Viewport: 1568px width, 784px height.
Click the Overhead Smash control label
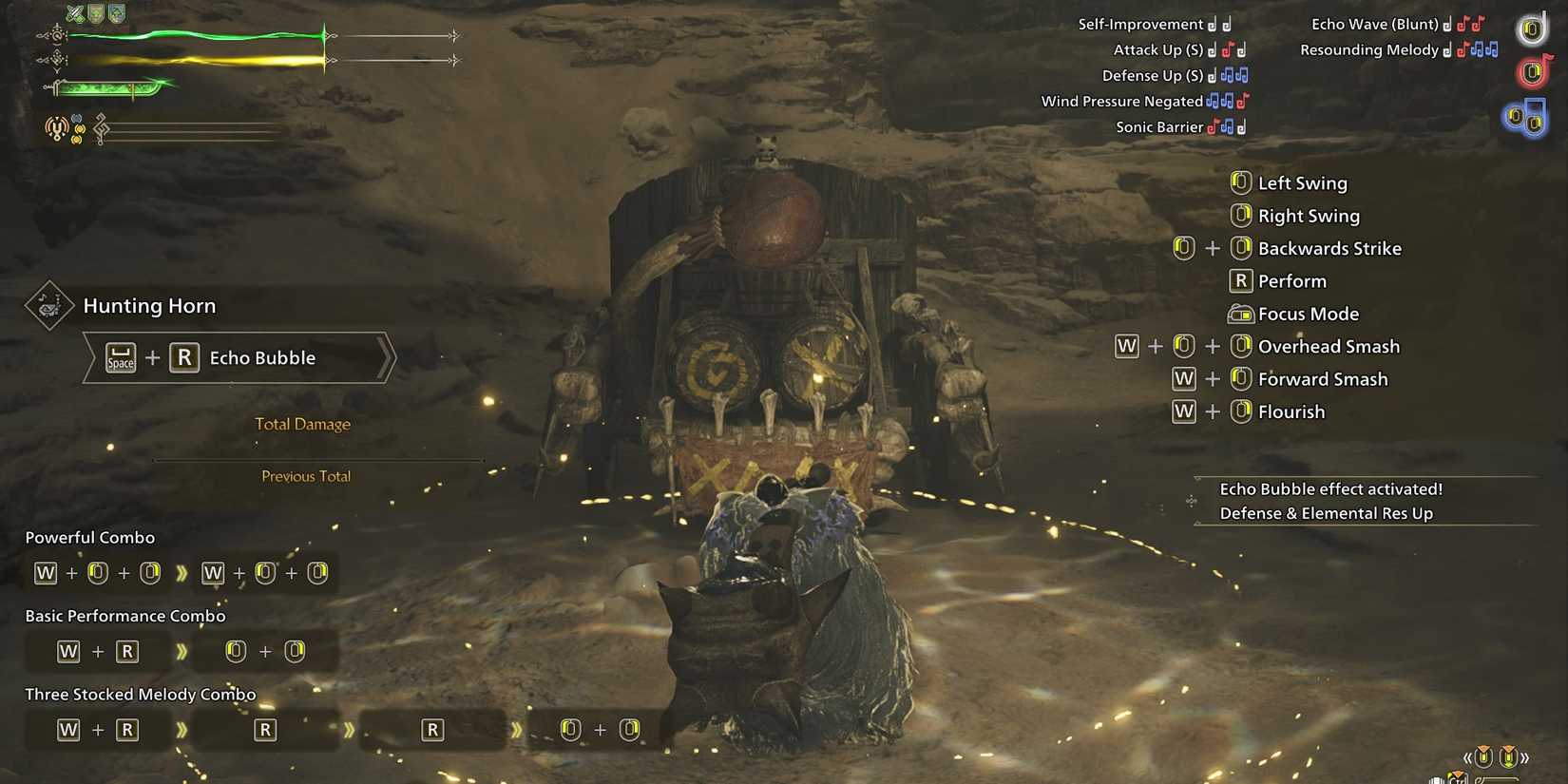[x=1328, y=346]
